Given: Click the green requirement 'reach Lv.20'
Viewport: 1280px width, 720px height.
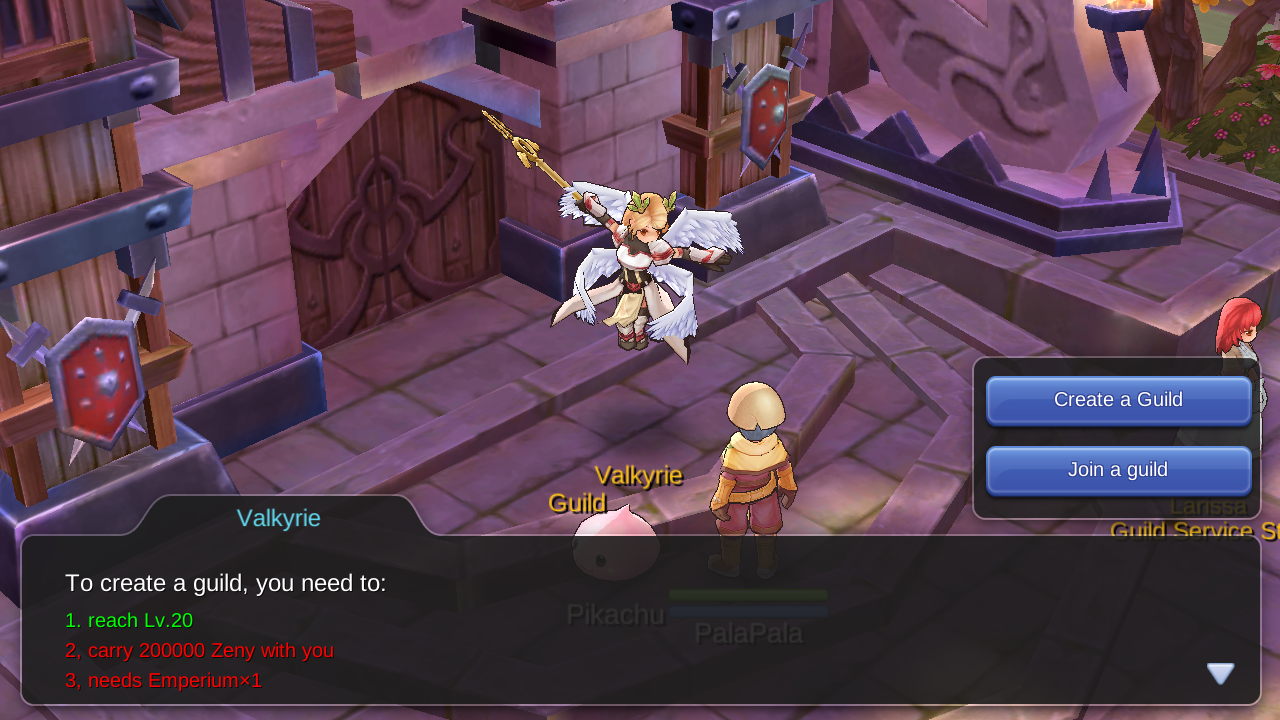Looking at the screenshot, I should (x=129, y=620).
